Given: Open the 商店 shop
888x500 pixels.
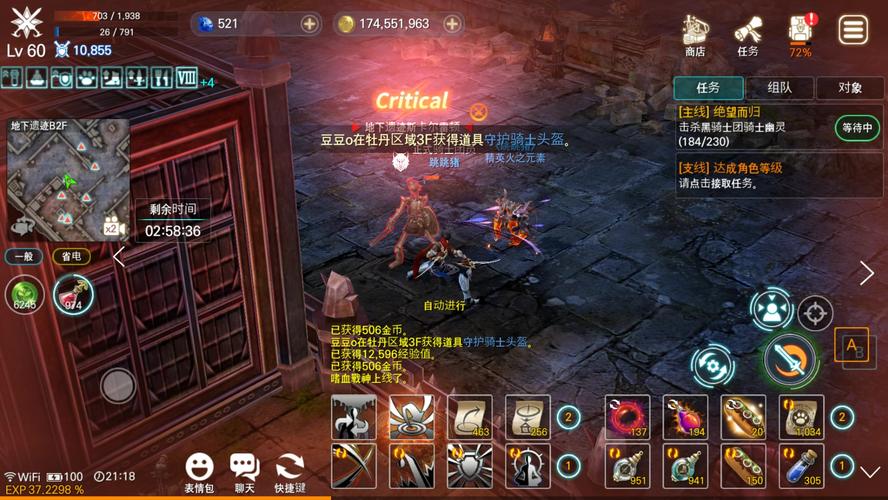Looking at the screenshot, I should 695,35.
